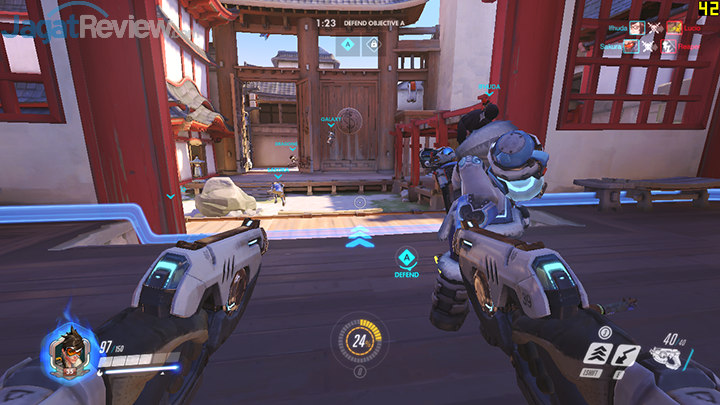The height and width of the screenshot is (405, 720).
Task: Activate the Recall ability icon
Action: tap(626, 354)
